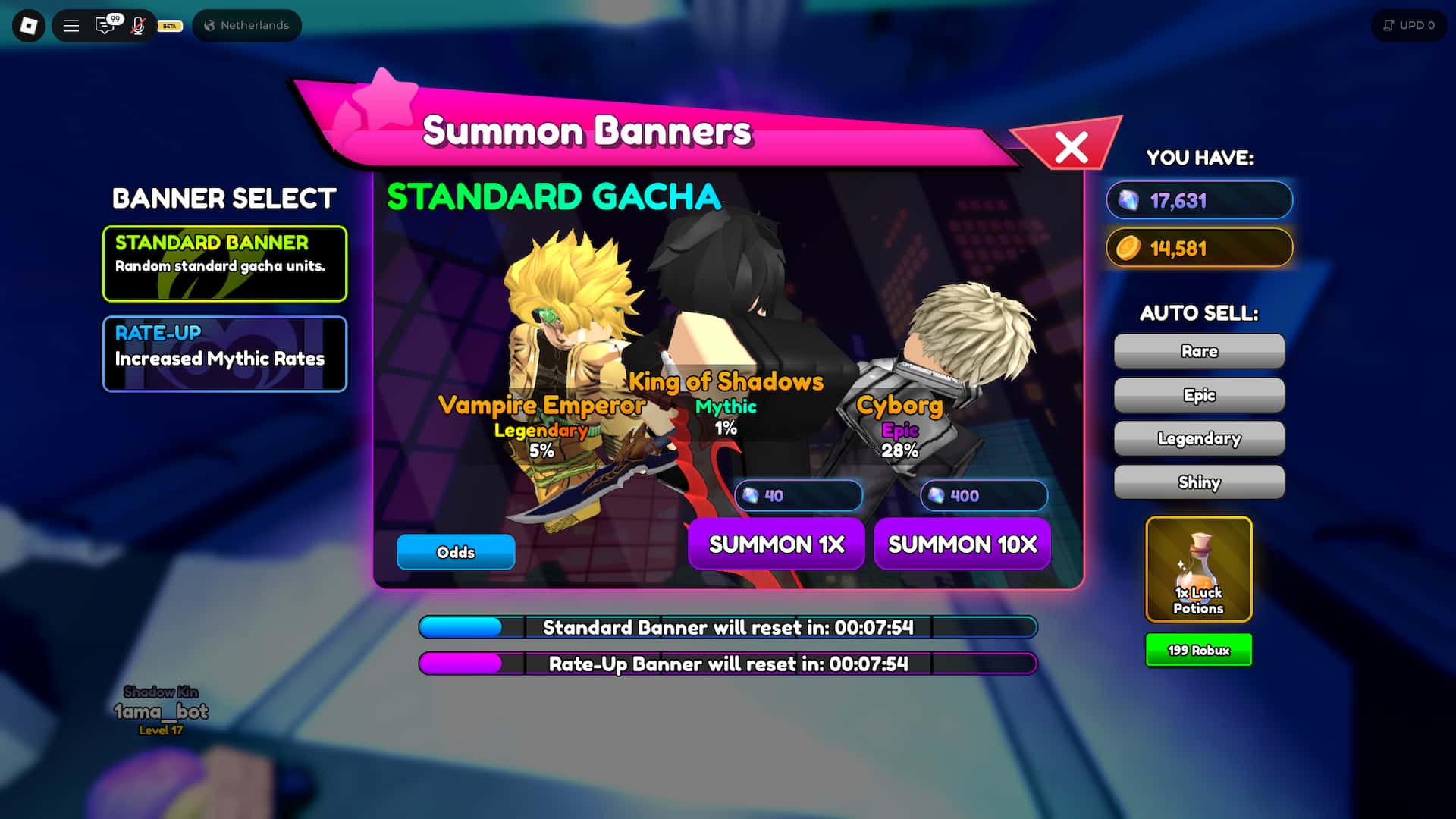Toggle auto sell for Shiny units
Screen dimensions: 1456x819
click(x=1198, y=482)
